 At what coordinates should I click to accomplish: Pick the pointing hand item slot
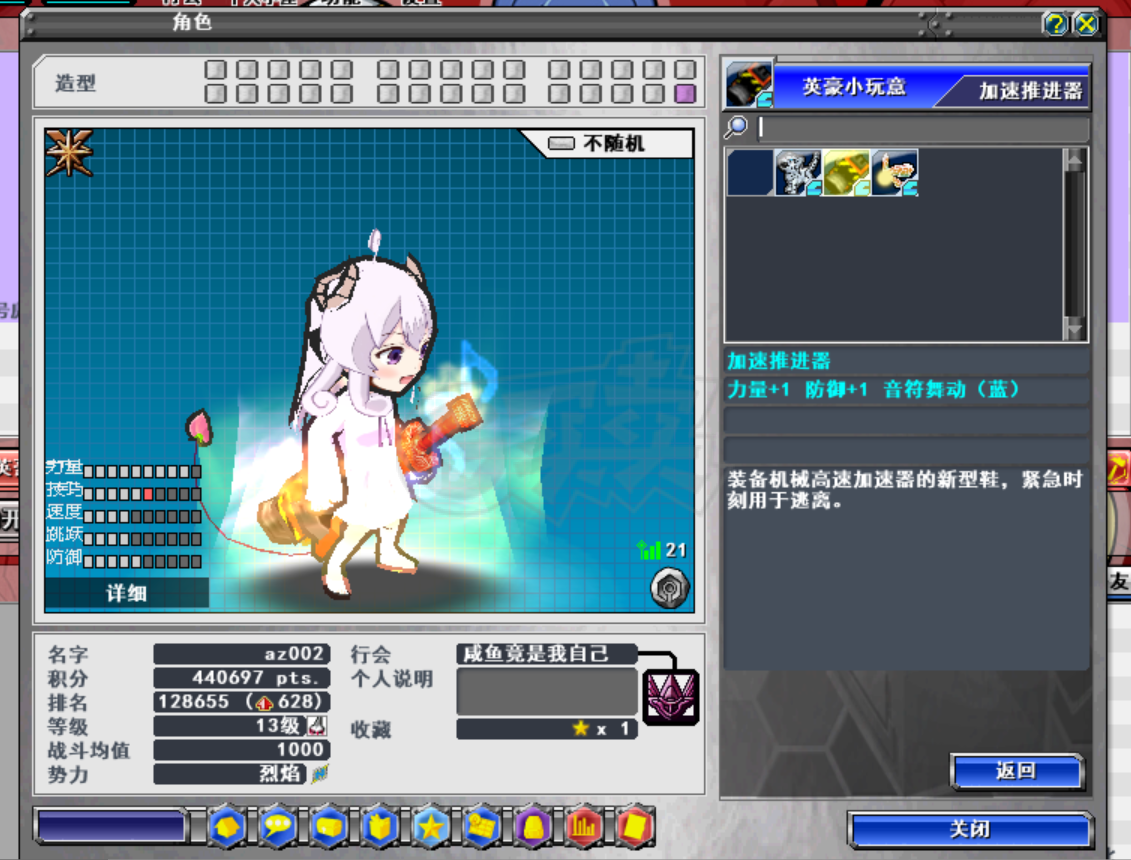tap(894, 172)
